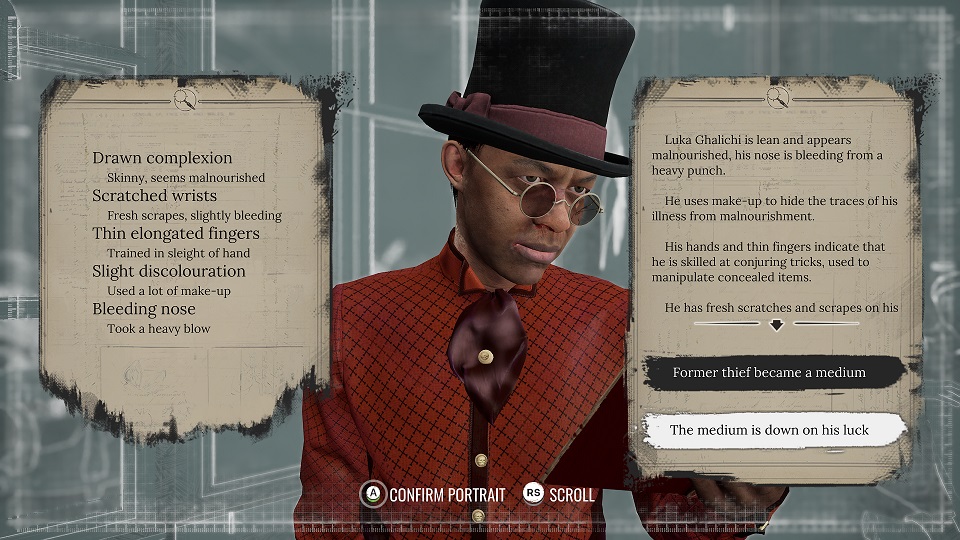This screenshot has height=540, width=960.
Task: Choose 'Former thief became a medium' conclusion
Action: click(x=769, y=372)
